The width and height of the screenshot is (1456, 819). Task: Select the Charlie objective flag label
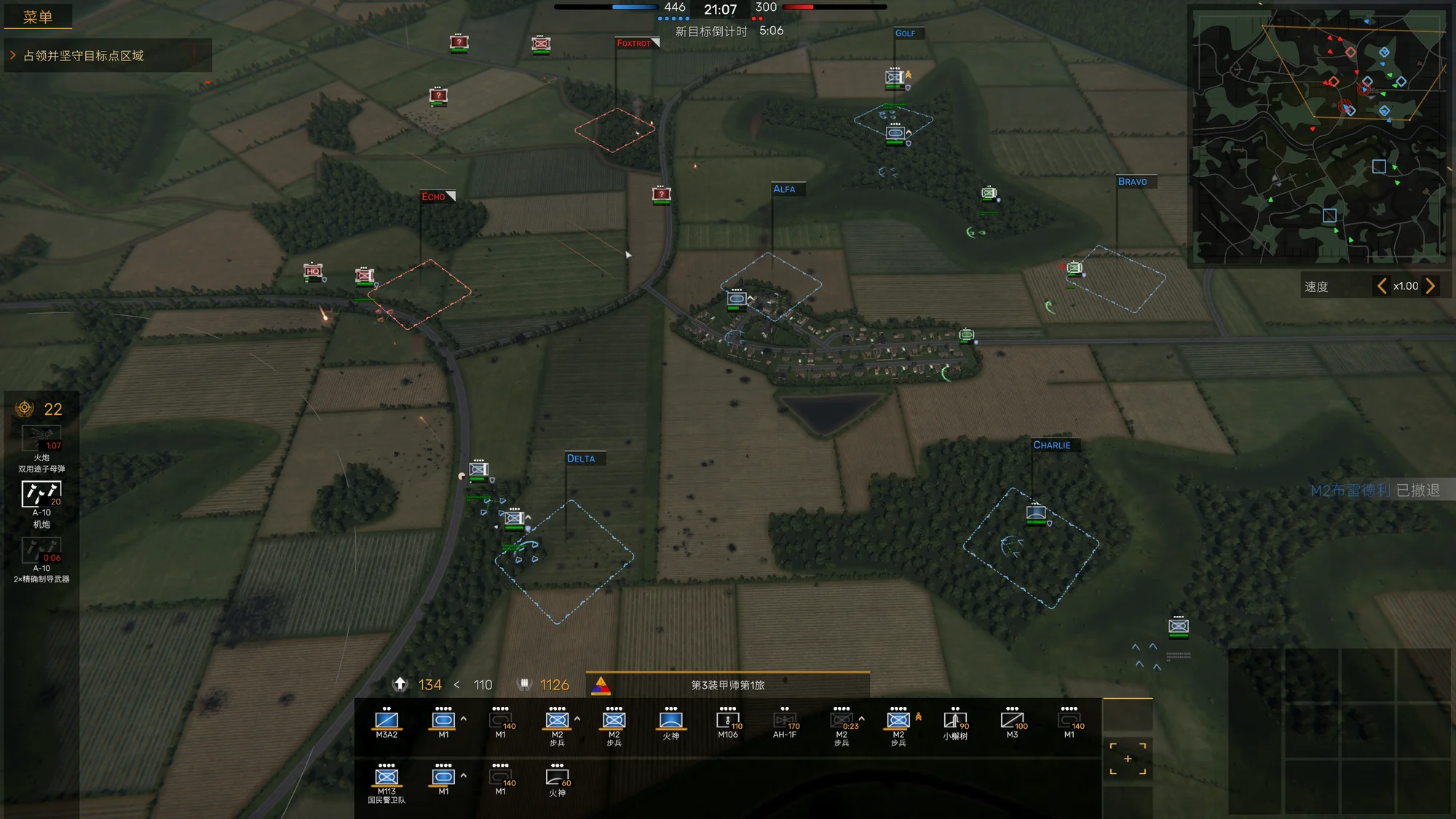pos(1052,445)
